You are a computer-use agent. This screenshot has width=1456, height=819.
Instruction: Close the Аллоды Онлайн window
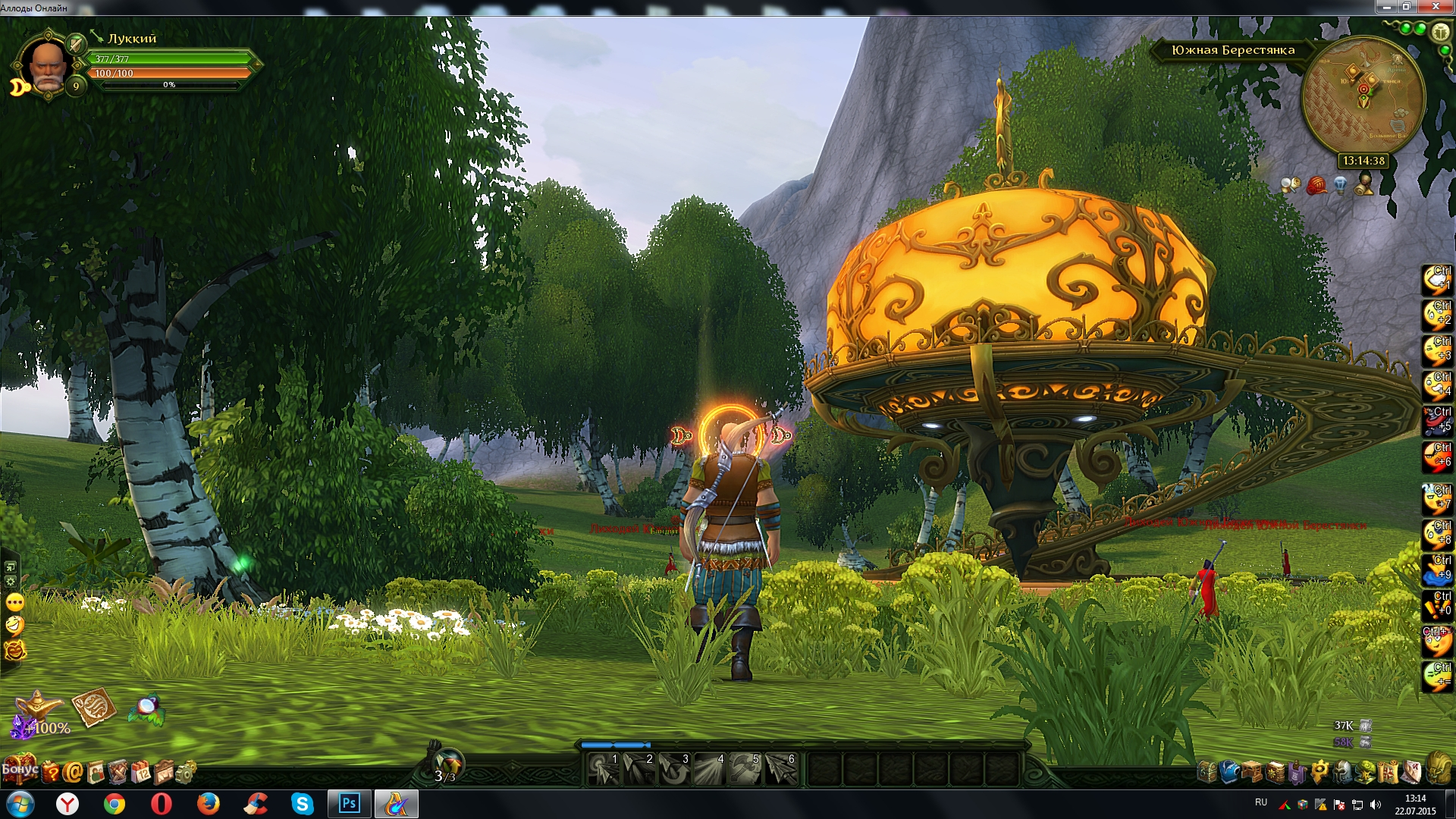1436,7
